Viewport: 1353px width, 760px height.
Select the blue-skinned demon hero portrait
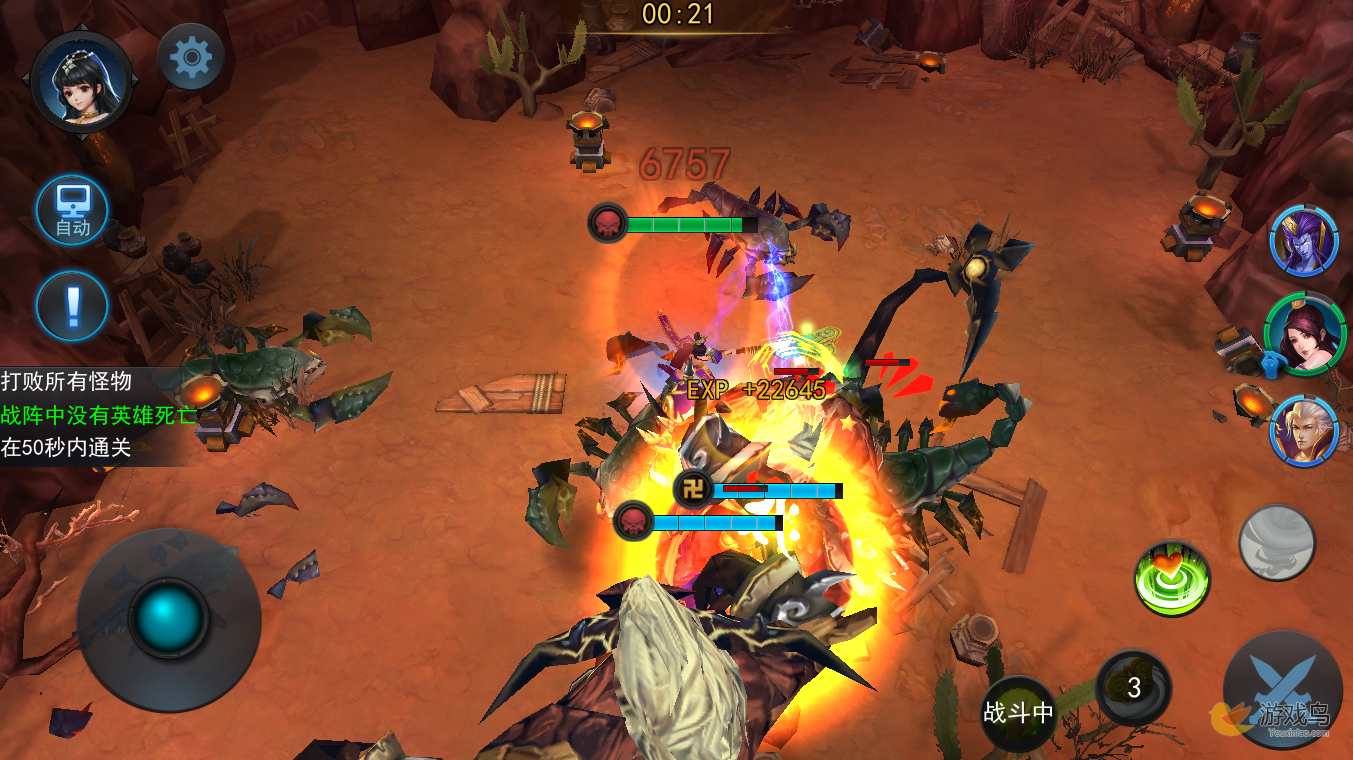1304,241
